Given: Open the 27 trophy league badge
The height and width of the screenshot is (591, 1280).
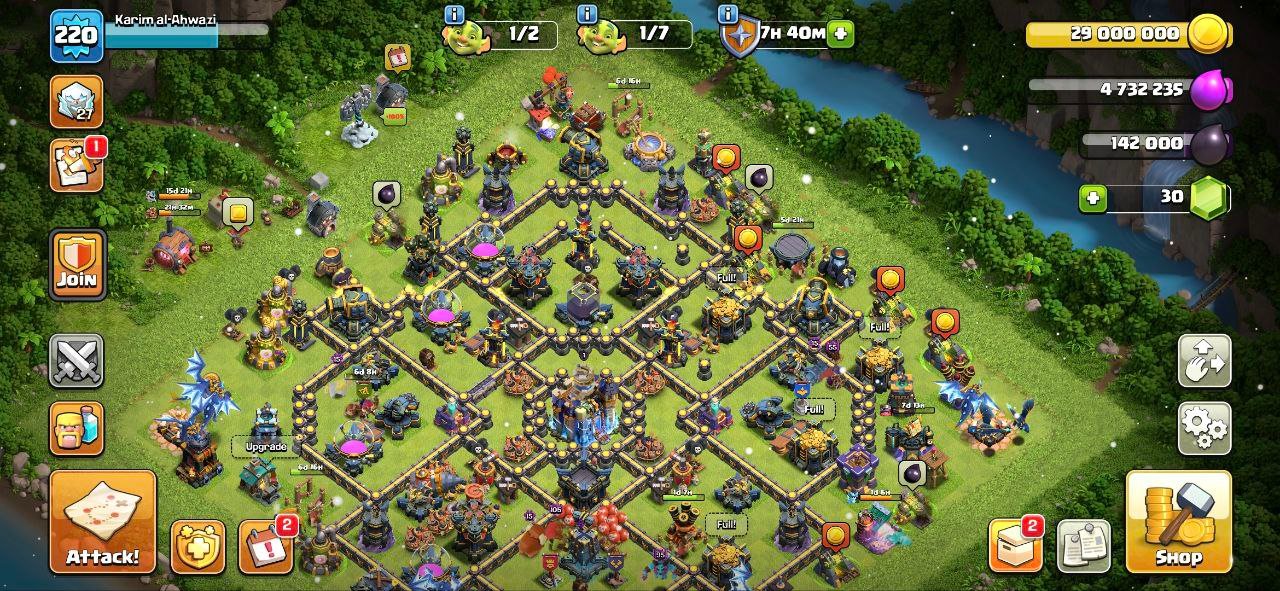Looking at the screenshot, I should coord(77,101).
